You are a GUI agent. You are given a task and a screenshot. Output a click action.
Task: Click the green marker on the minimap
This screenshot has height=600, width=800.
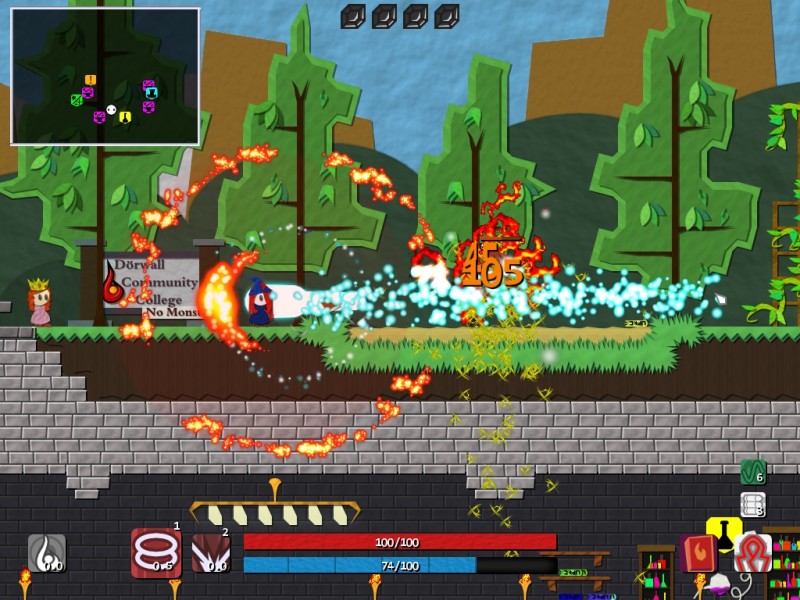click(x=76, y=99)
